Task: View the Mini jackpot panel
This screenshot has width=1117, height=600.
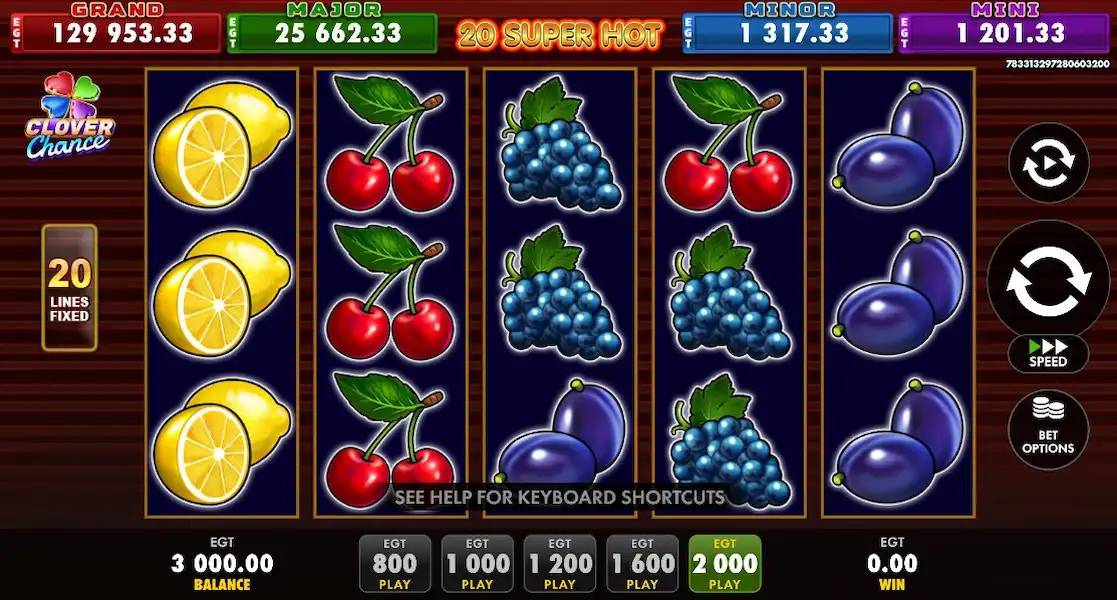Action: [1004, 31]
